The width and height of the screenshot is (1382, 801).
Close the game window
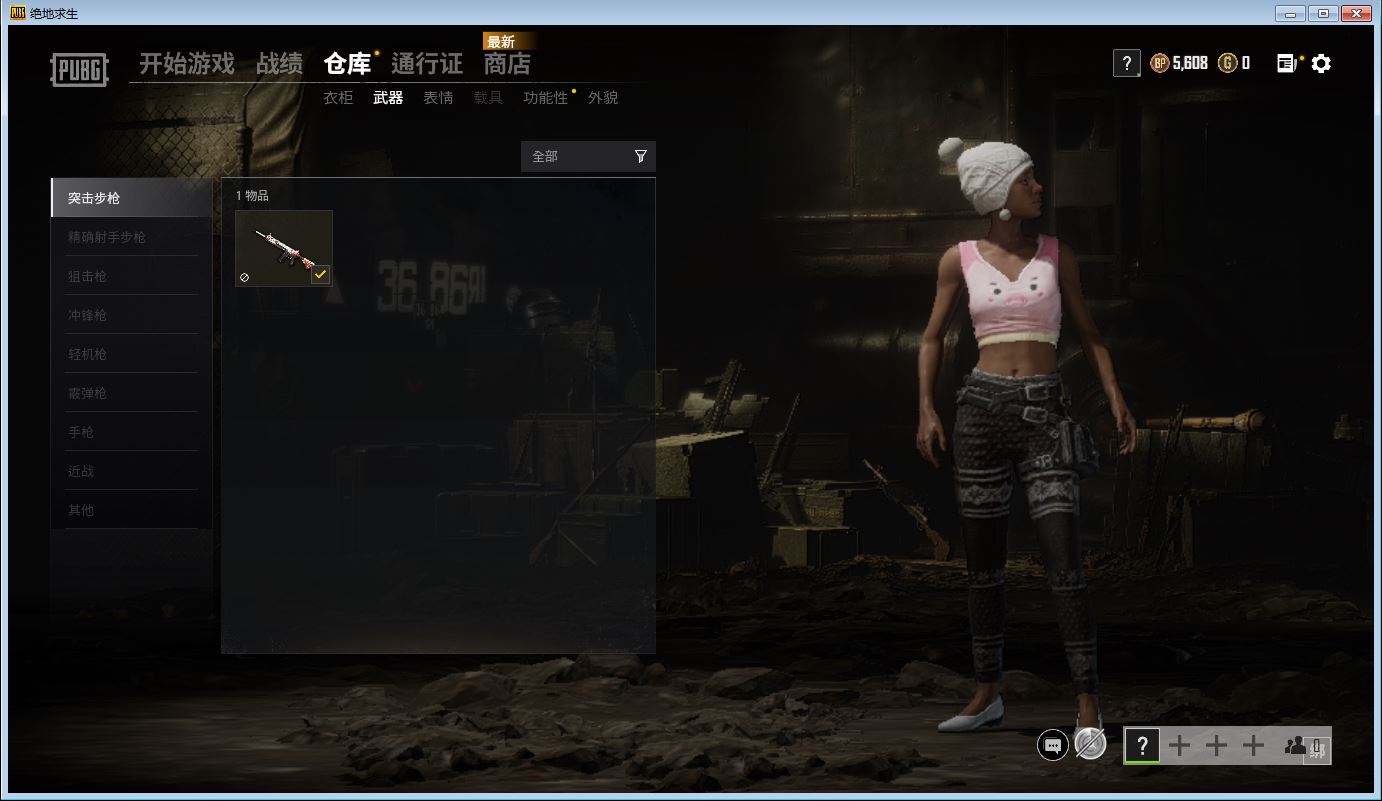(x=1355, y=13)
